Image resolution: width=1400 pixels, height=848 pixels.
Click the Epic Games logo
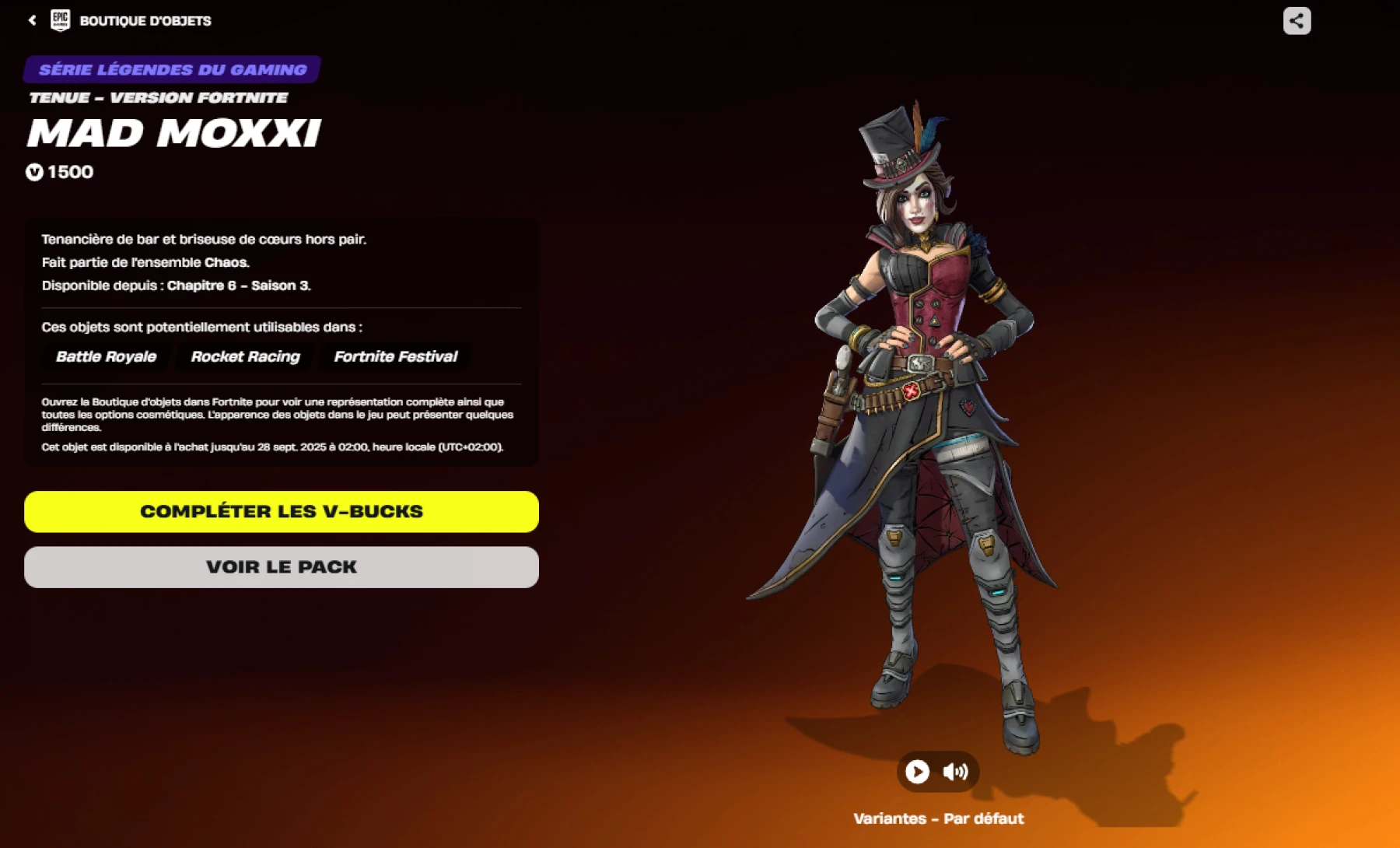click(62, 20)
